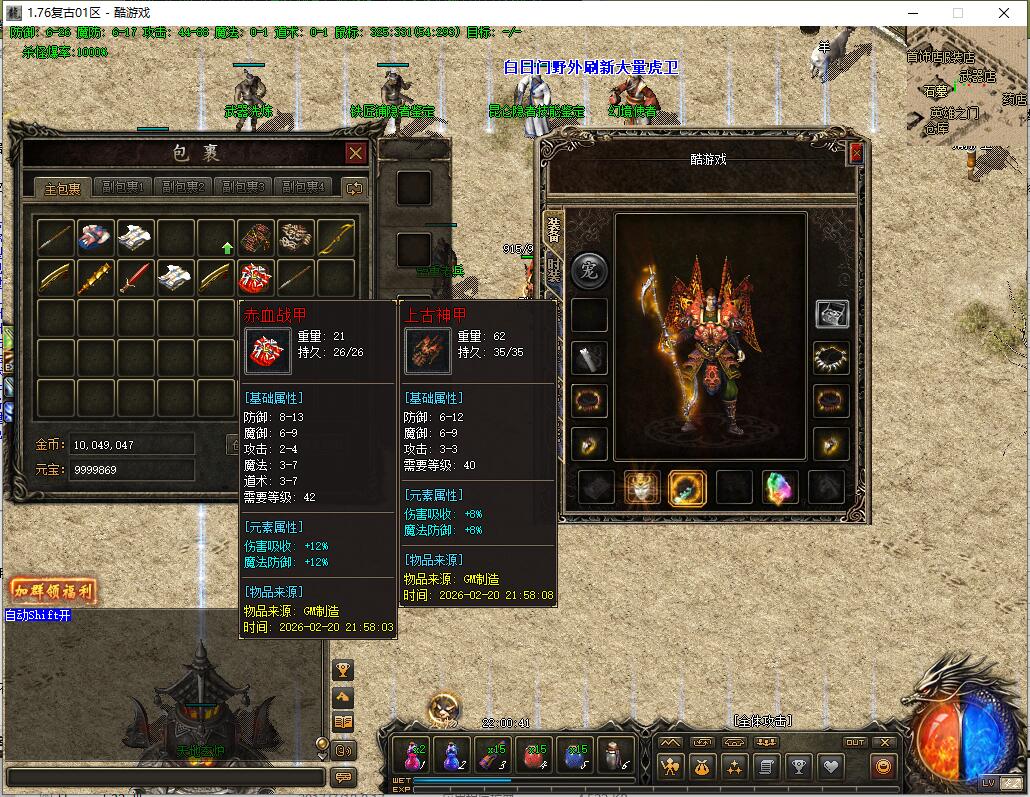Click the inventory sort arrows button
This screenshot has height=797, width=1030.
353,187
